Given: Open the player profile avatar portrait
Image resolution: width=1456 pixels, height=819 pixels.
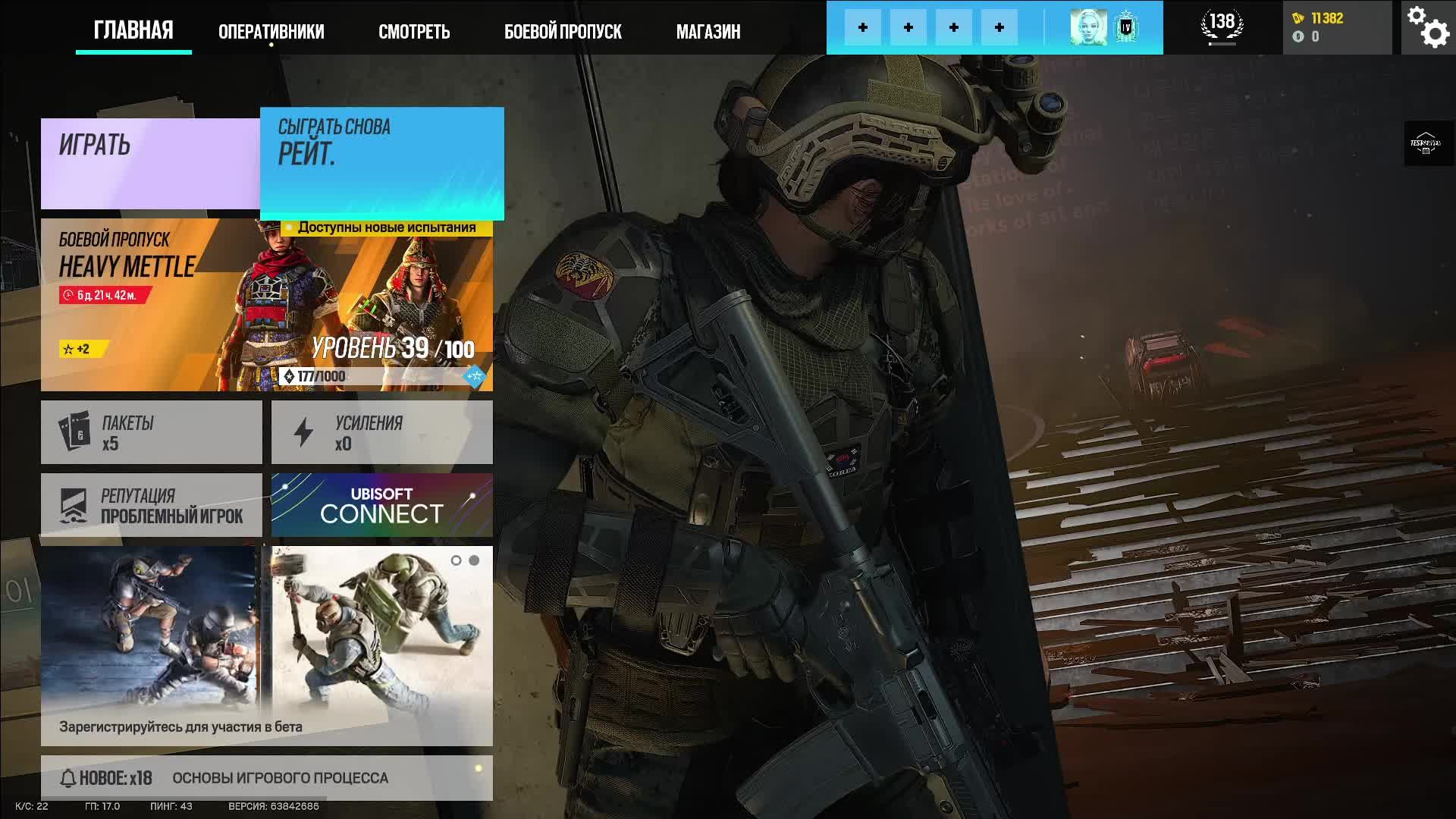Looking at the screenshot, I should 1090,27.
